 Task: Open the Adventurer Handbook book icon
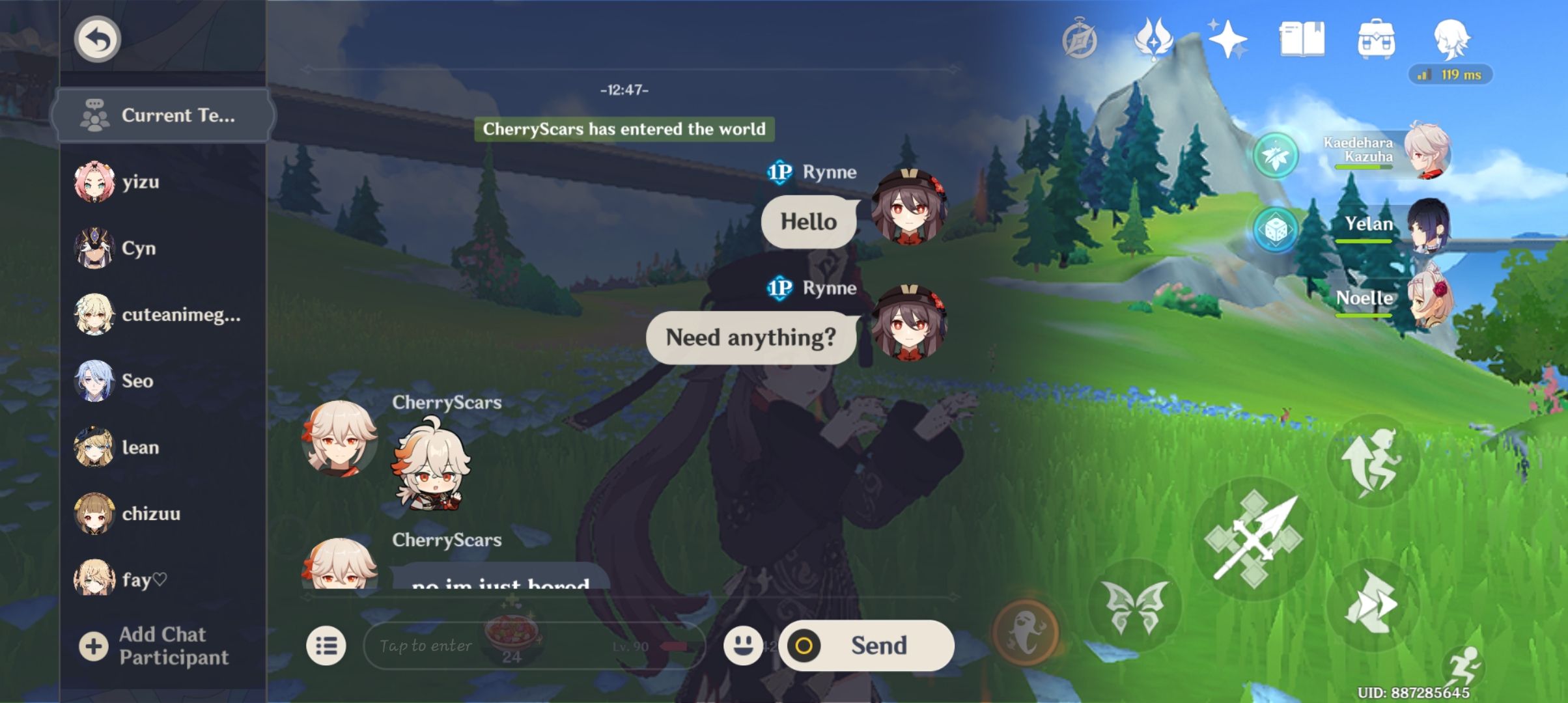click(x=1302, y=39)
